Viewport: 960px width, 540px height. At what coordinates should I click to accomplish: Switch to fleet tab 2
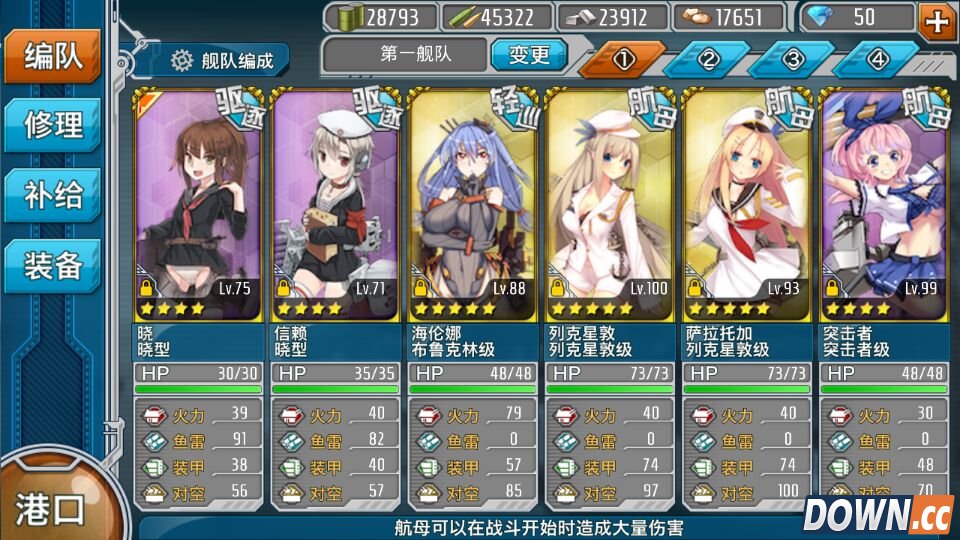pyautogui.click(x=708, y=59)
